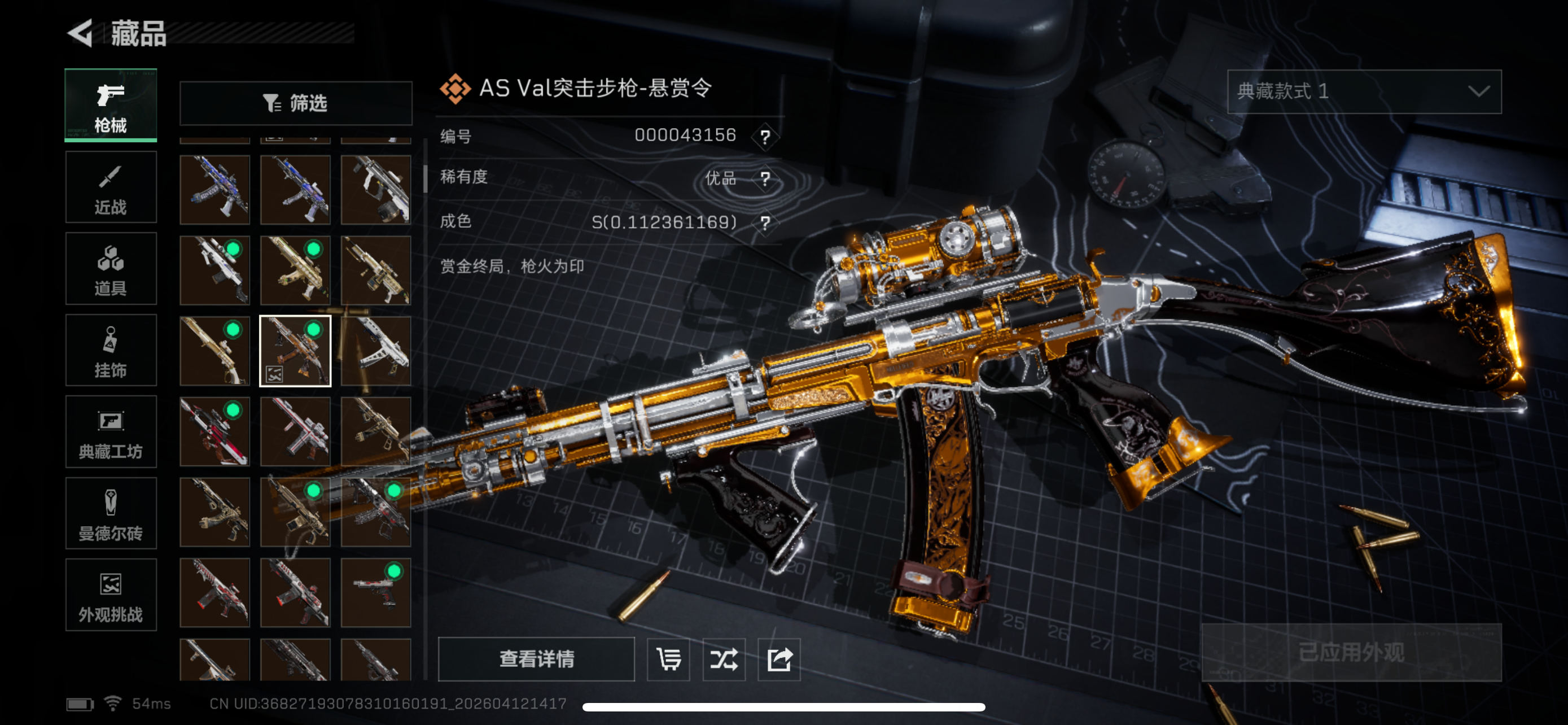
Task: Expand the 典藏款式 1 style dropdown
Action: pos(1364,91)
